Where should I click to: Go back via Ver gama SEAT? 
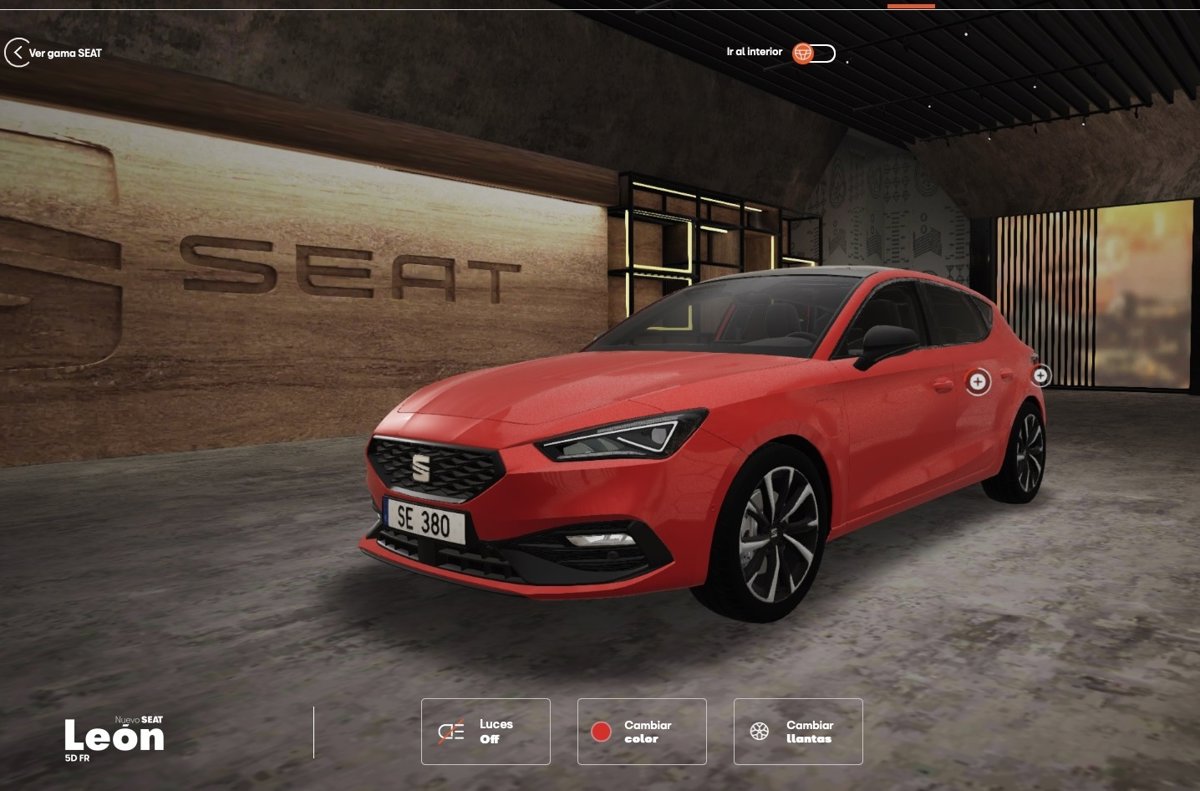[54, 53]
